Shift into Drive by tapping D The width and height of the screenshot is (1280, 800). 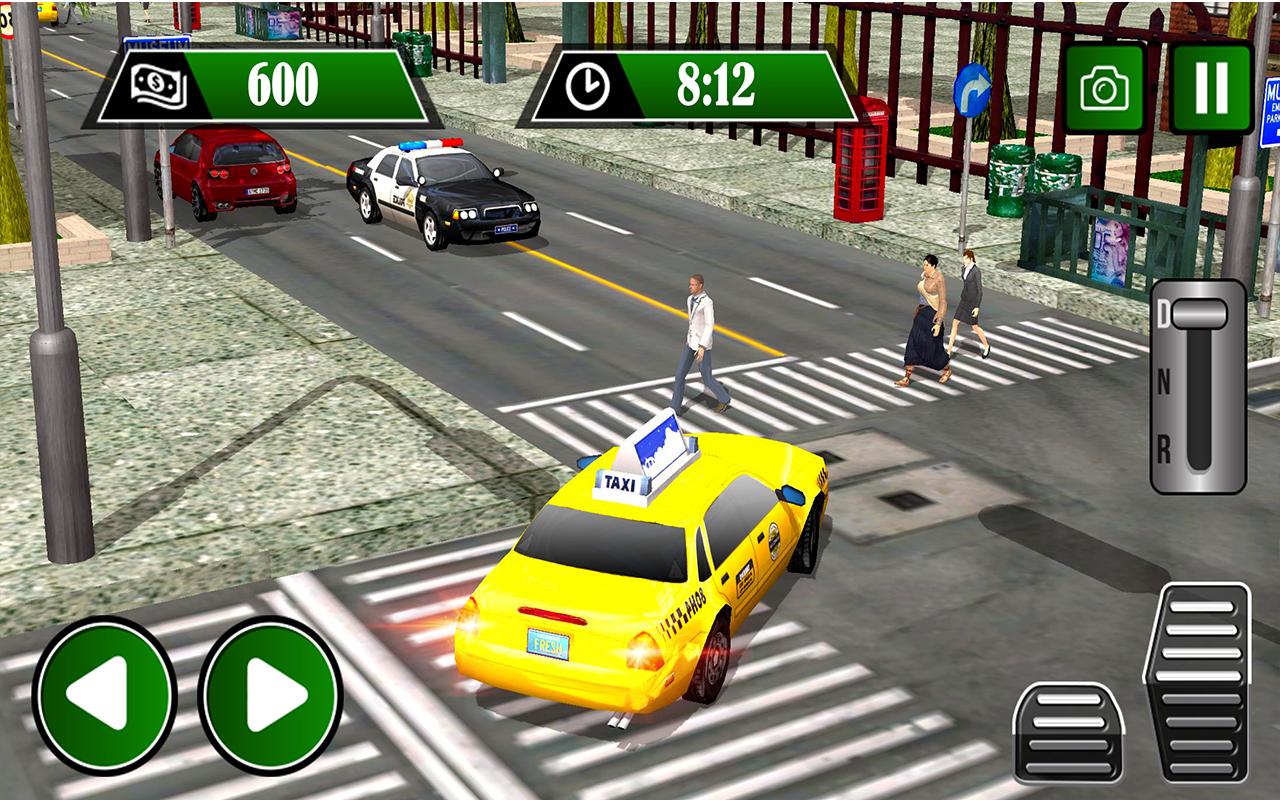pyautogui.click(x=1163, y=311)
